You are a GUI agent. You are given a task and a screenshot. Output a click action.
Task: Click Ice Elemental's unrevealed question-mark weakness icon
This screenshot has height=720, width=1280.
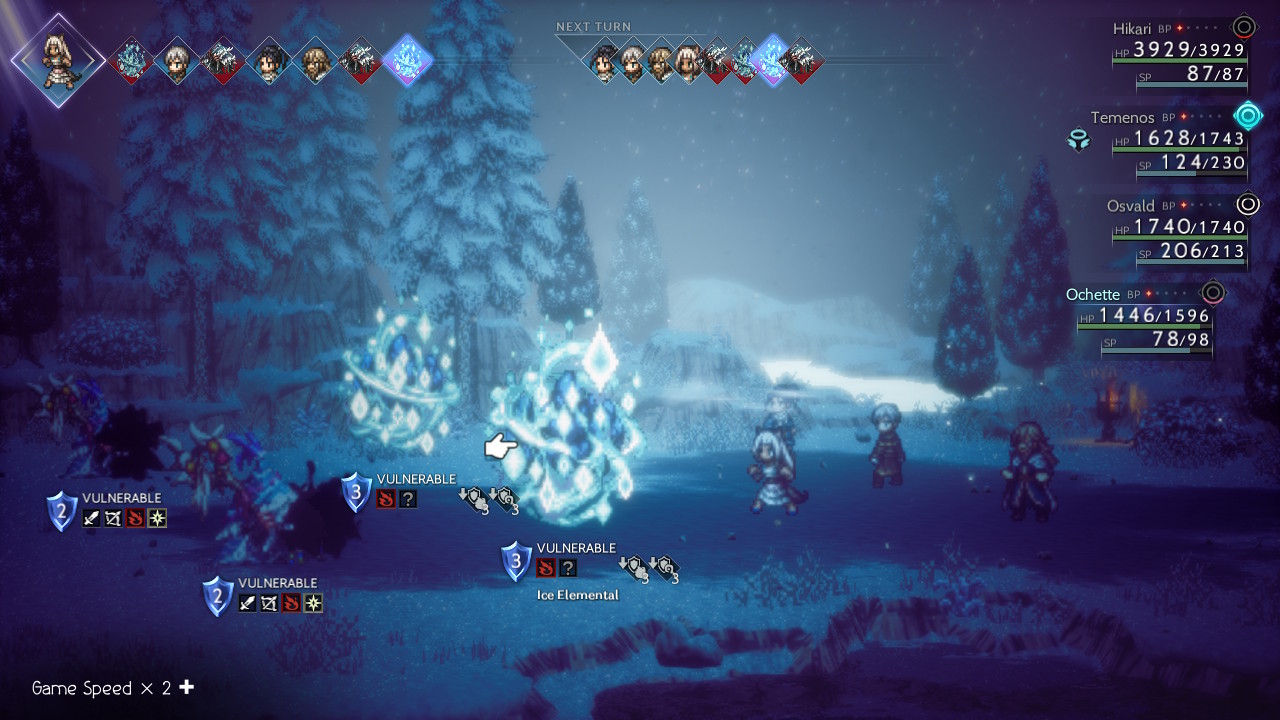tap(566, 568)
